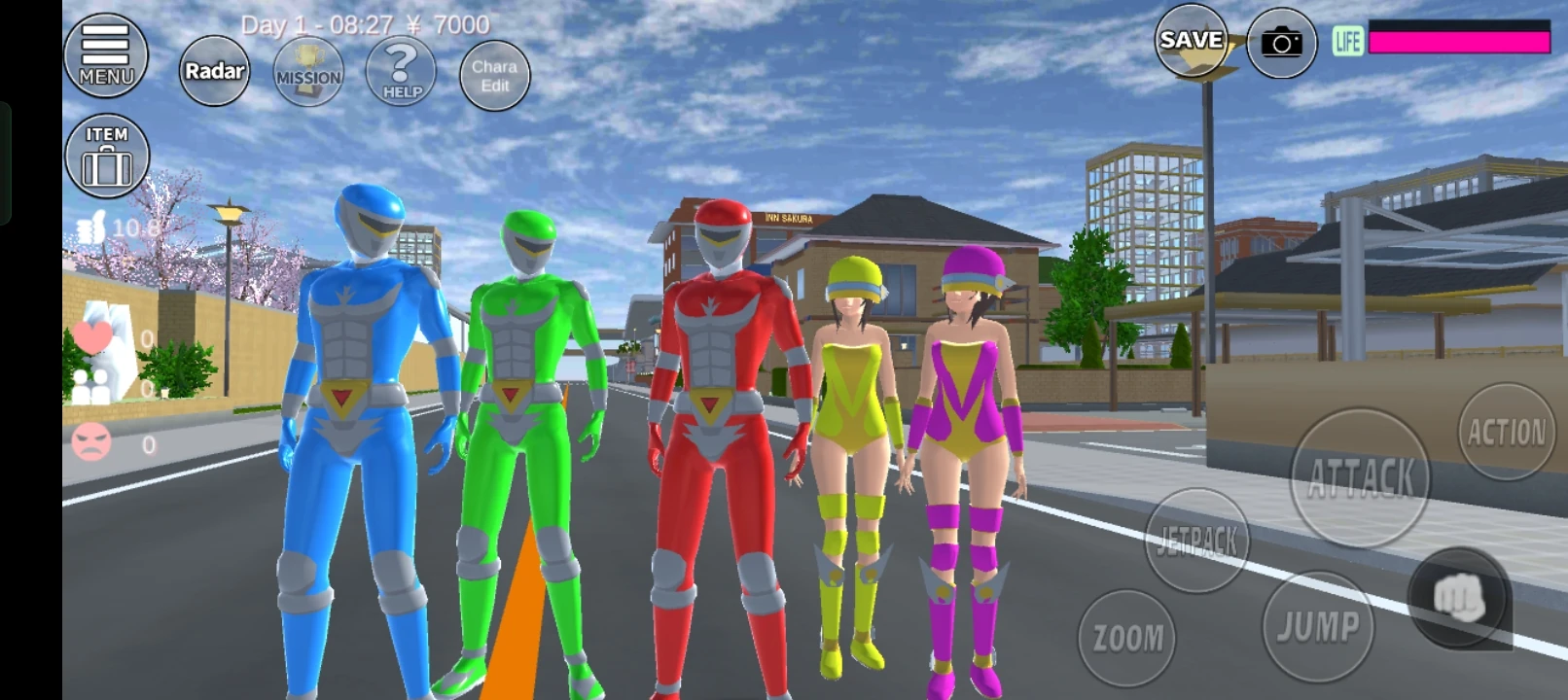Open the HELP screen

tap(399, 72)
